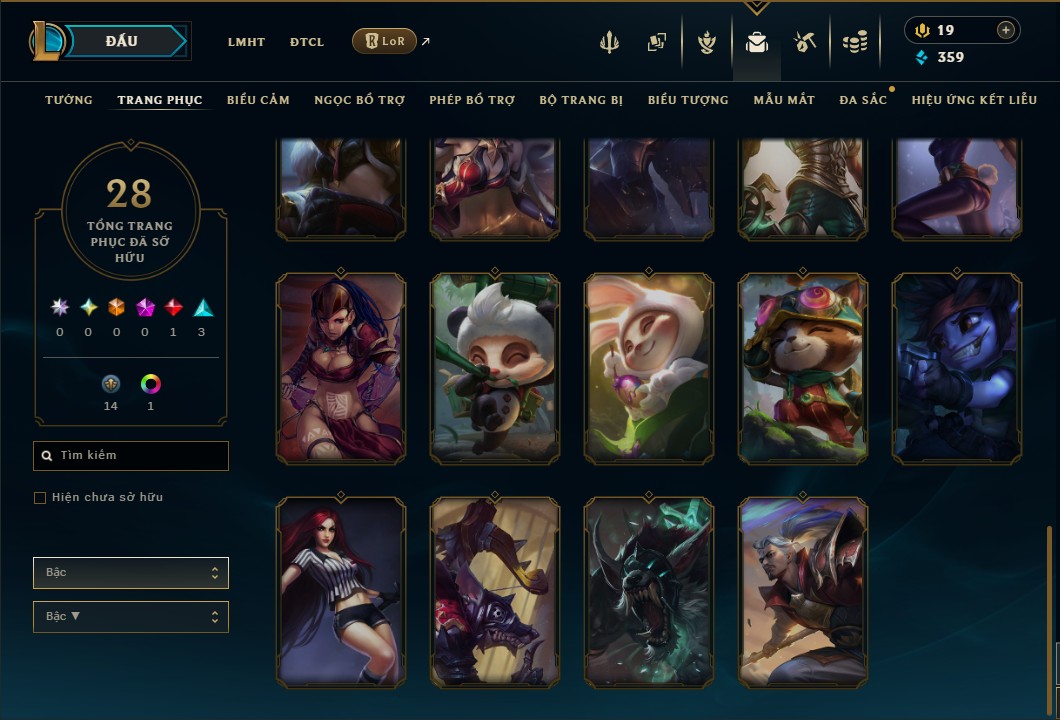Choose the Cottontail Teemo bunny skin card

click(x=649, y=368)
